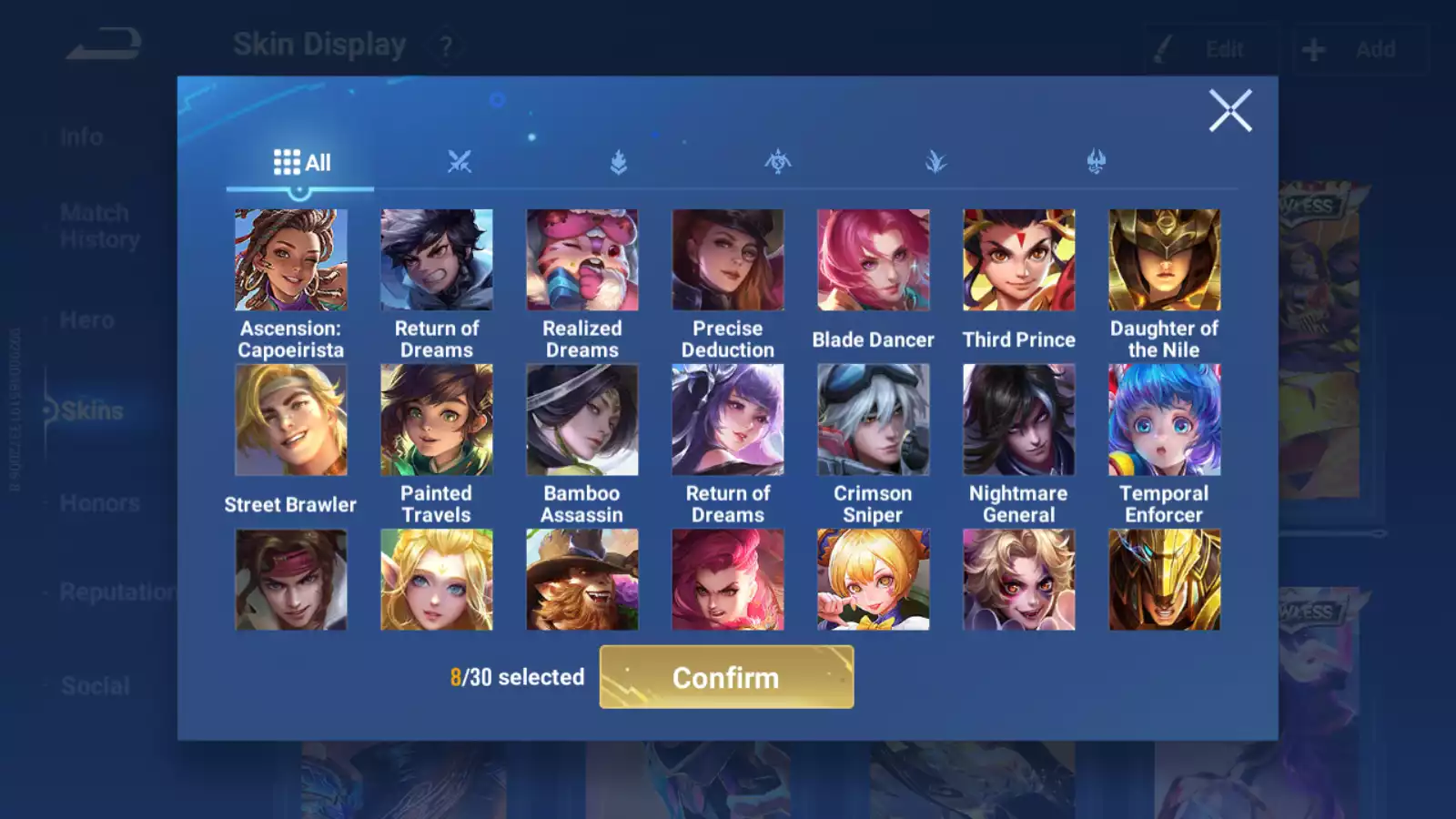The width and height of the screenshot is (1456, 819).
Task: Pick the Nightmare General skin
Action: pos(1019,420)
